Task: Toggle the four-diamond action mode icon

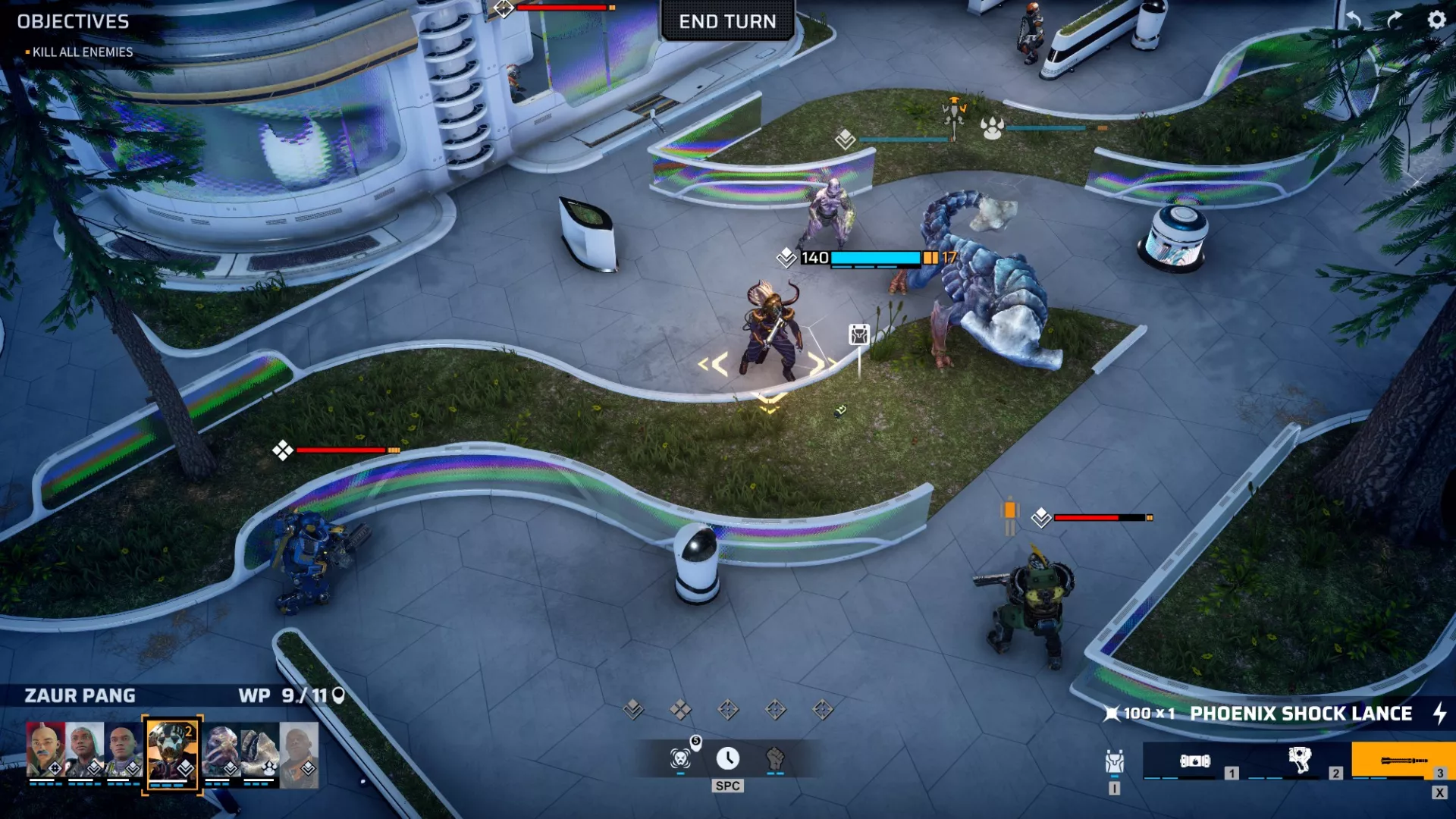Action: [x=680, y=709]
